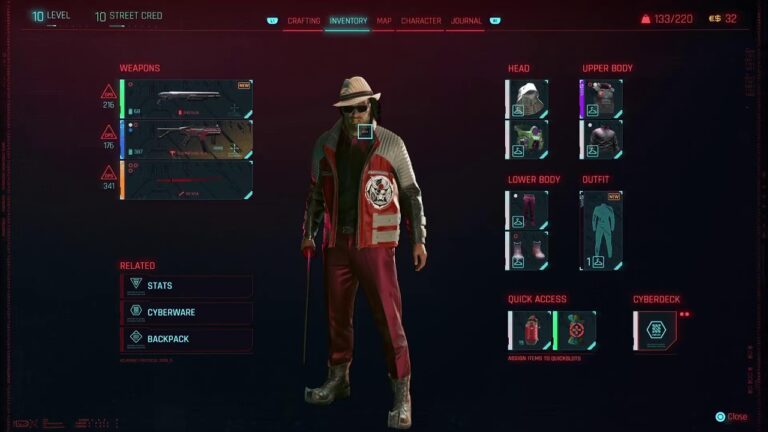The image size is (768, 432).
Task: Open the Stats panel
Action: click(x=186, y=286)
